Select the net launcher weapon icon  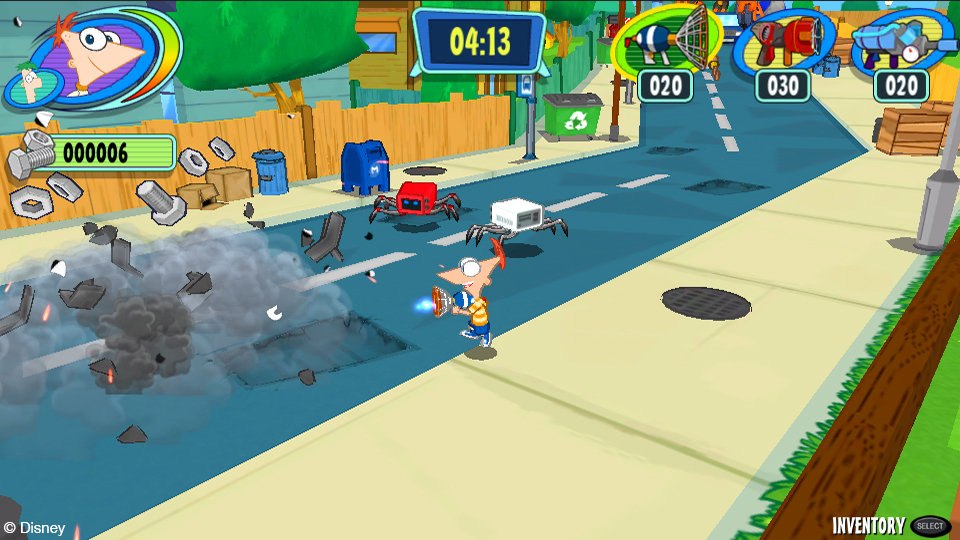click(x=666, y=41)
